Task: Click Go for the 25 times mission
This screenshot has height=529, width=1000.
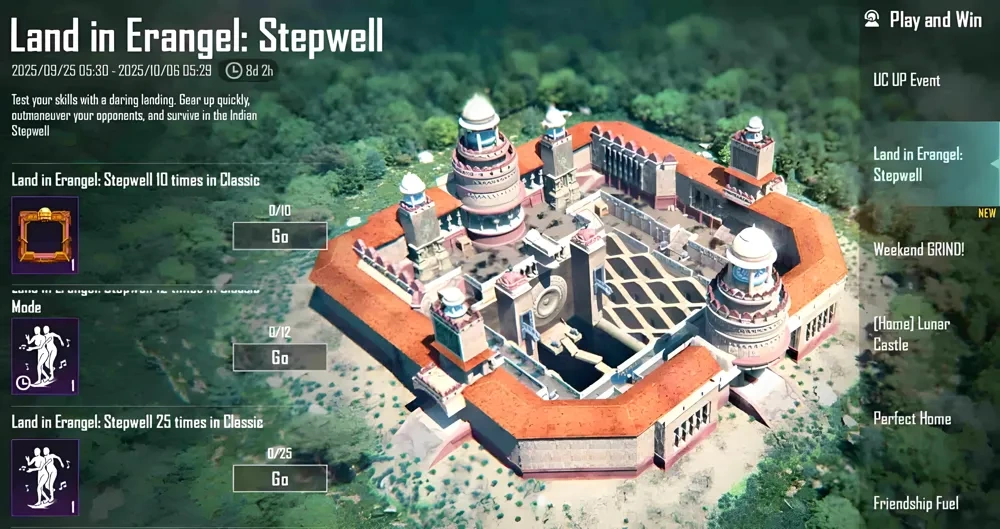Action: 280,479
